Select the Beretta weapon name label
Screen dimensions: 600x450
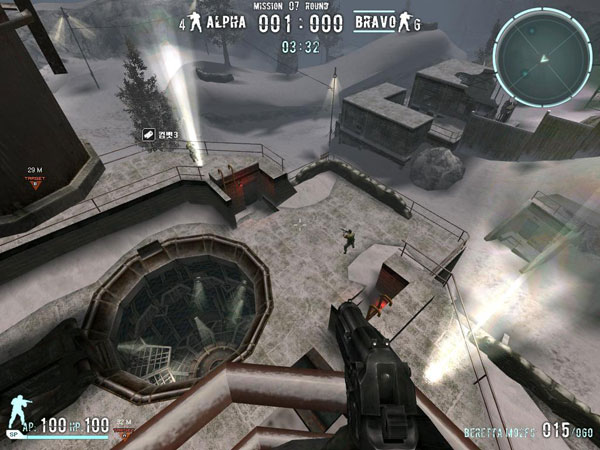point(497,431)
